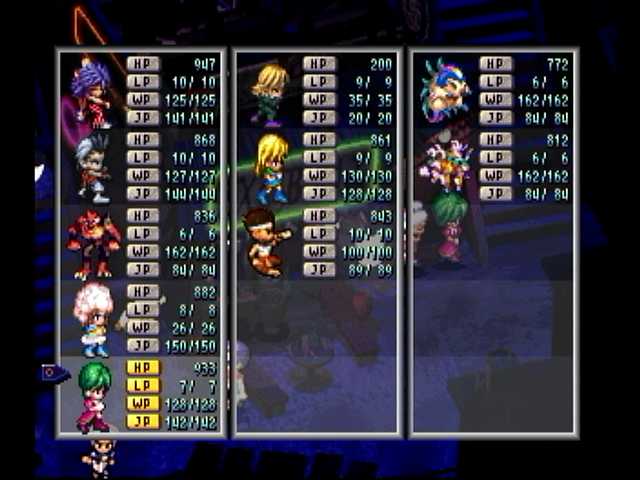640x480 pixels.
Task: Select the blonde character with 861 HP
Action: pyautogui.click(x=271, y=167)
